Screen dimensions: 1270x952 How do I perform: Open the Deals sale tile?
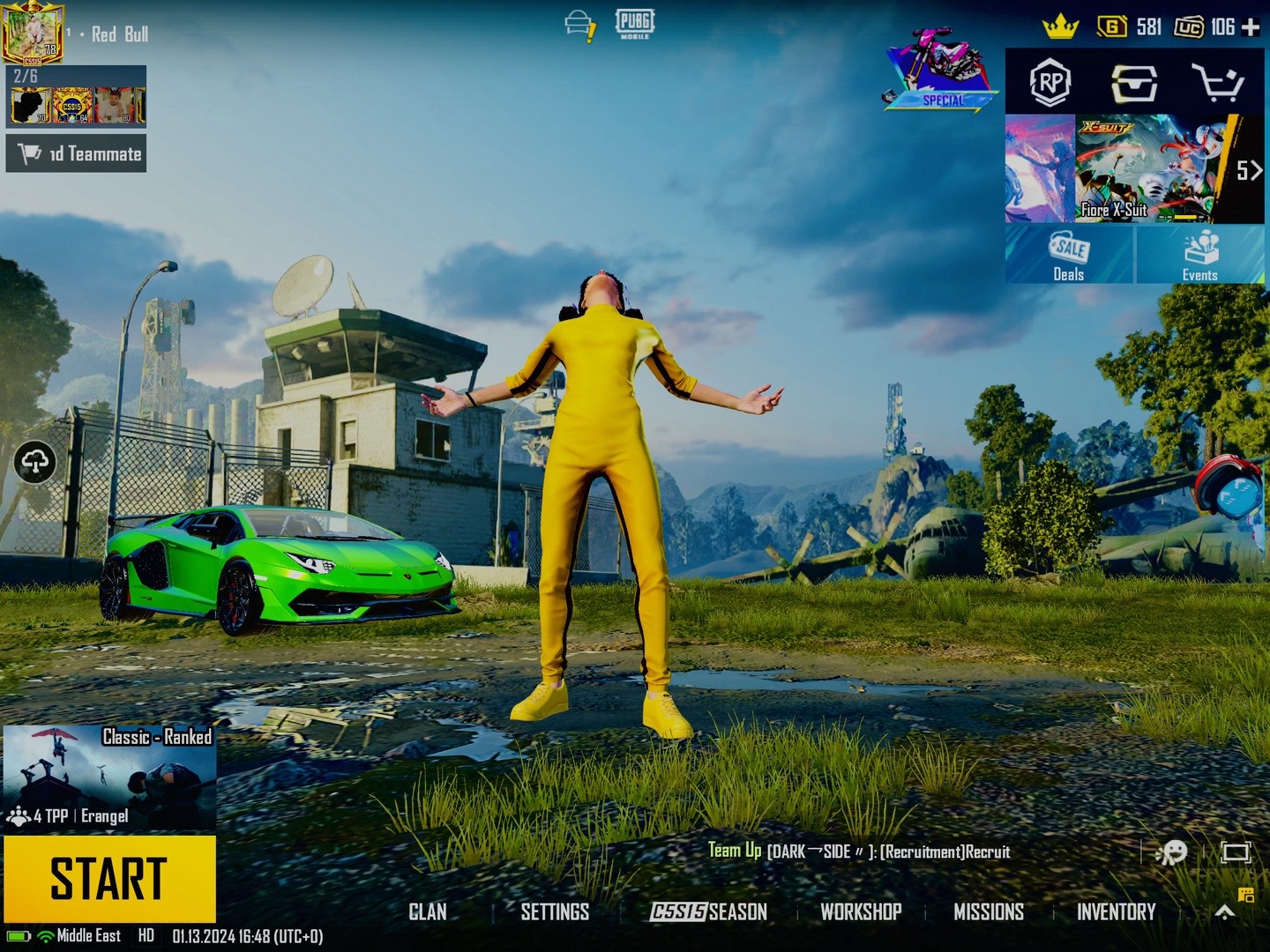point(1069,255)
